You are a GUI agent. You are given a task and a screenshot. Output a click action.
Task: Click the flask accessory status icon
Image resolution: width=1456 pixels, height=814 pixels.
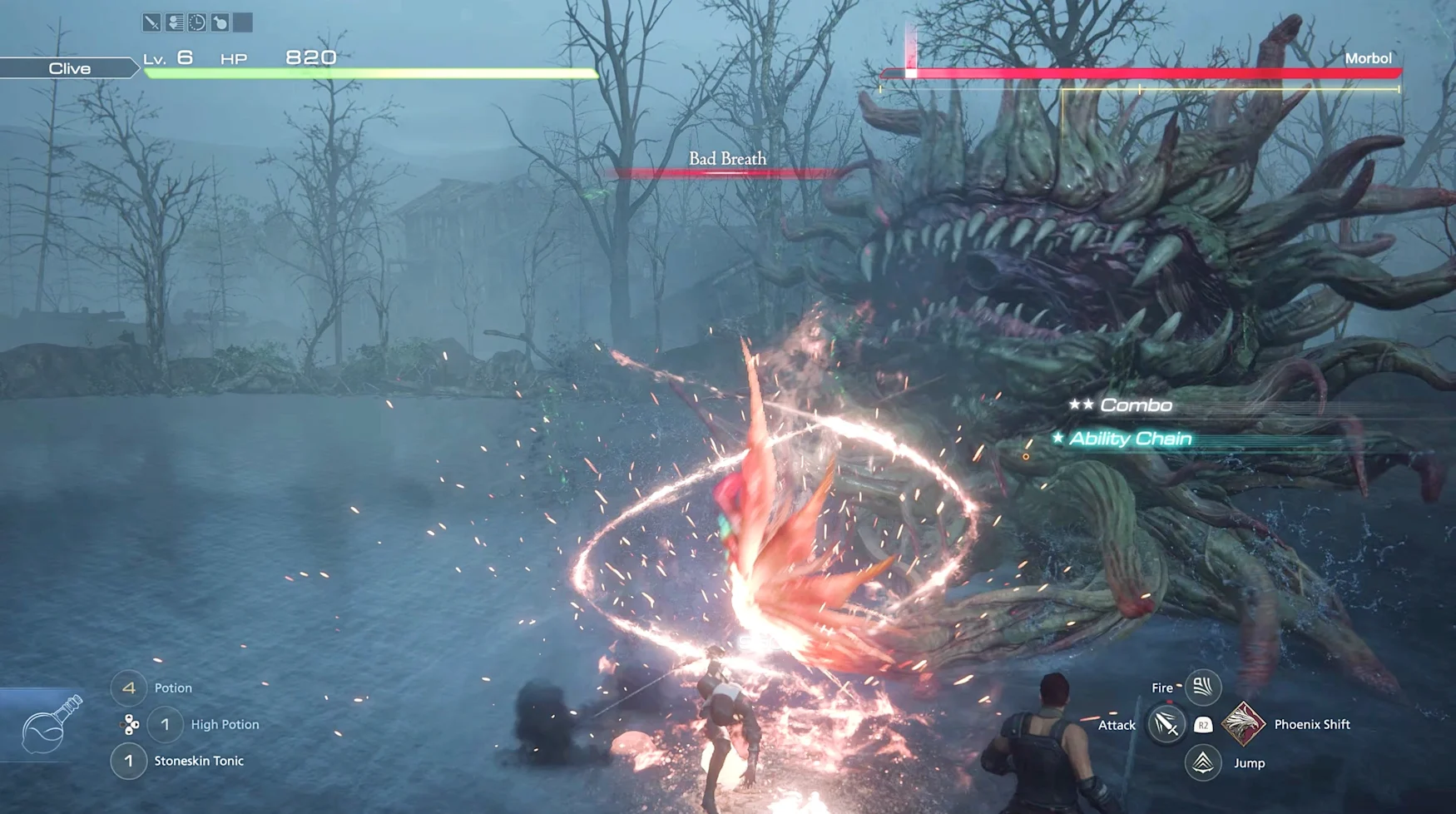[x=220, y=22]
